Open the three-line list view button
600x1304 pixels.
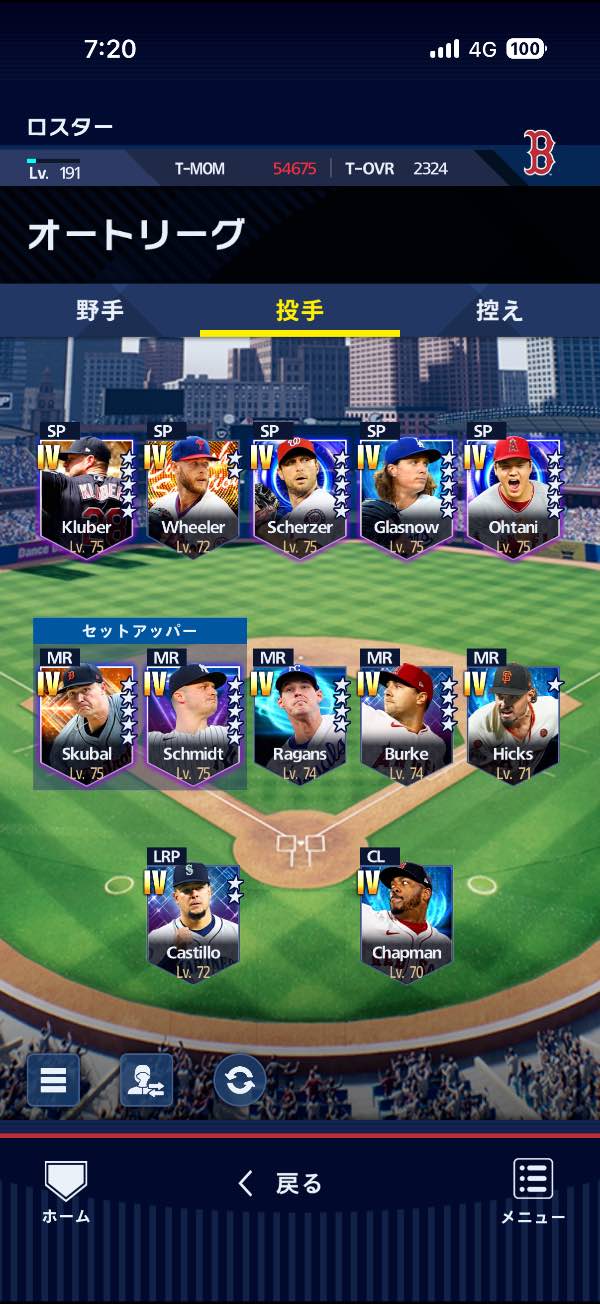tap(53, 1080)
